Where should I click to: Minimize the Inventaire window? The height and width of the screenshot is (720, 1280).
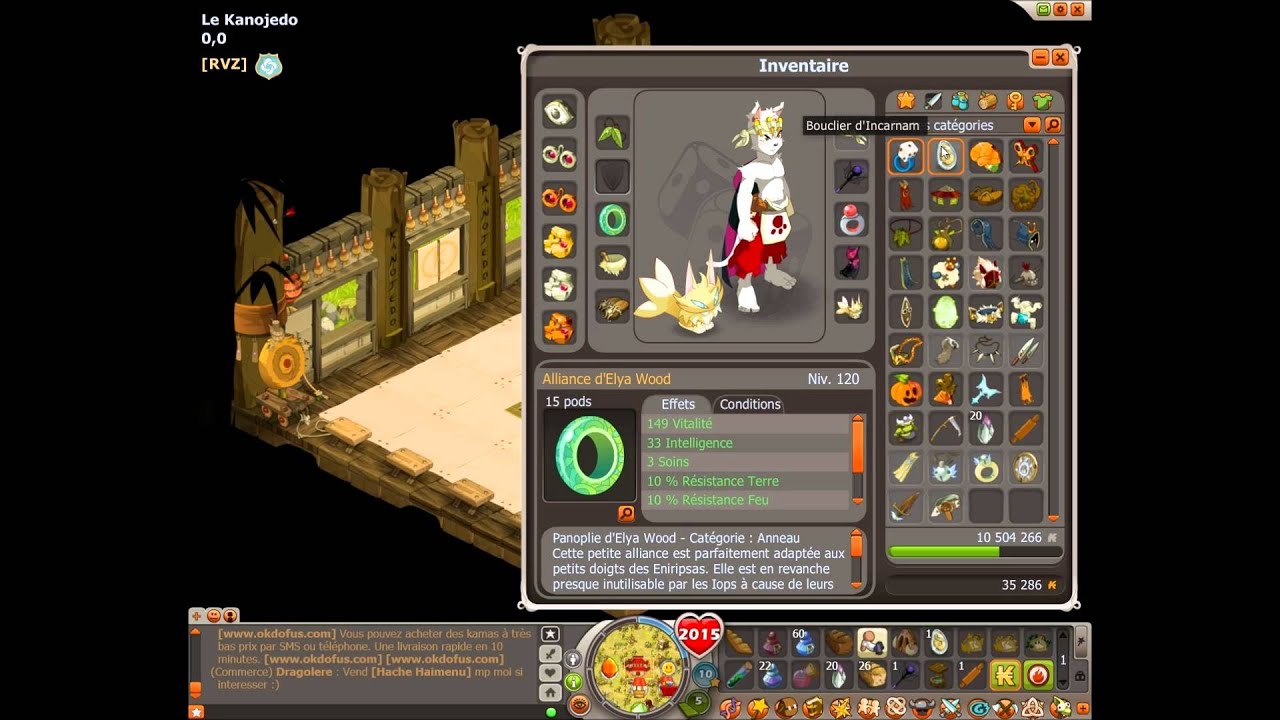point(1040,58)
